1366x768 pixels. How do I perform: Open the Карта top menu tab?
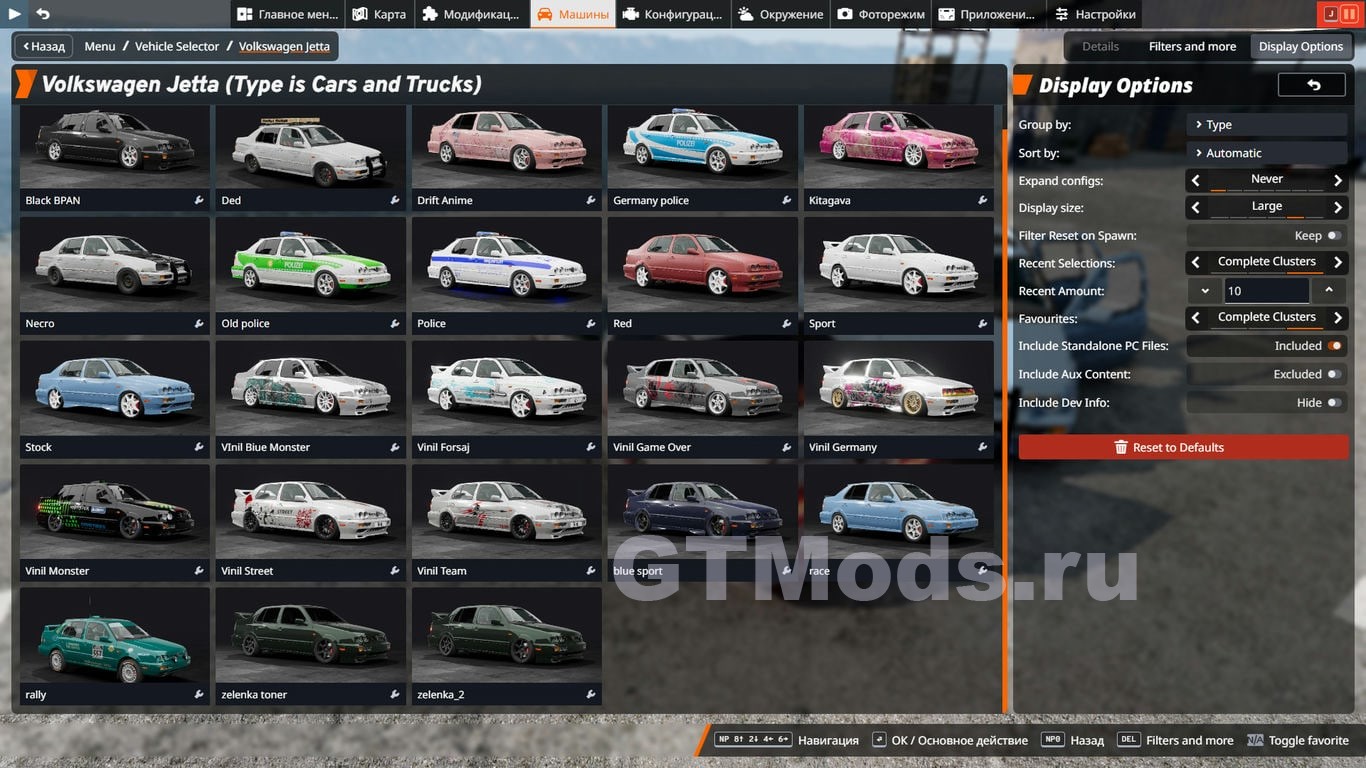click(x=379, y=14)
